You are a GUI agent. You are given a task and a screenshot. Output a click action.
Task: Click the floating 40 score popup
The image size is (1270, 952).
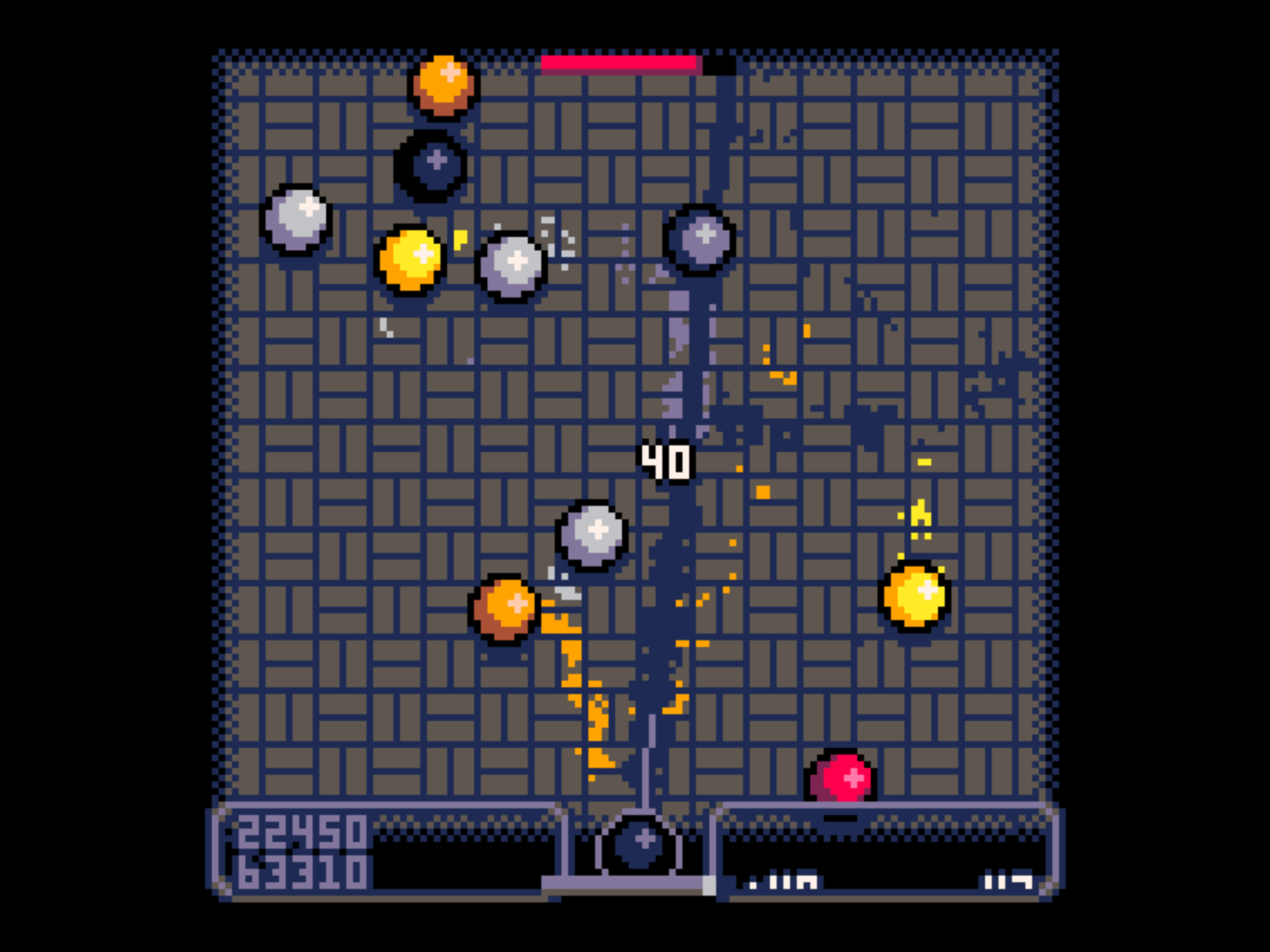point(667,461)
